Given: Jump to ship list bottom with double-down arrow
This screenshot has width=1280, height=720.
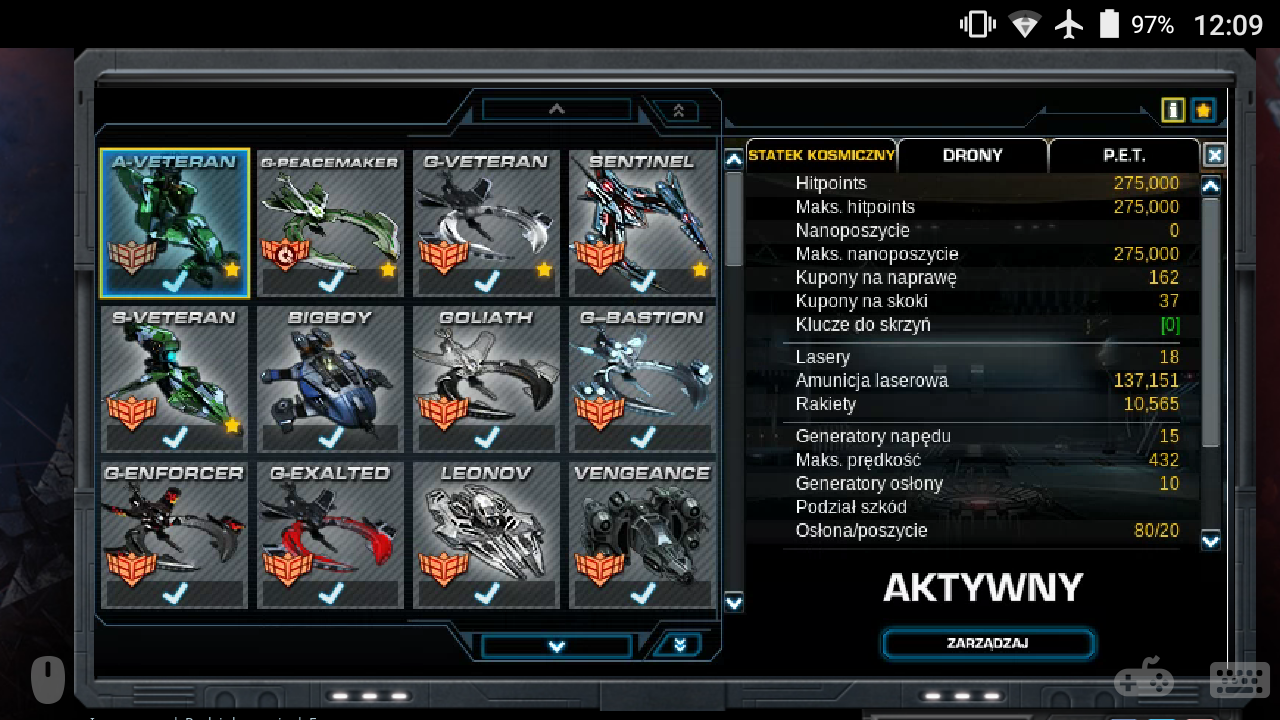Looking at the screenshot, I should coord(680,645).
